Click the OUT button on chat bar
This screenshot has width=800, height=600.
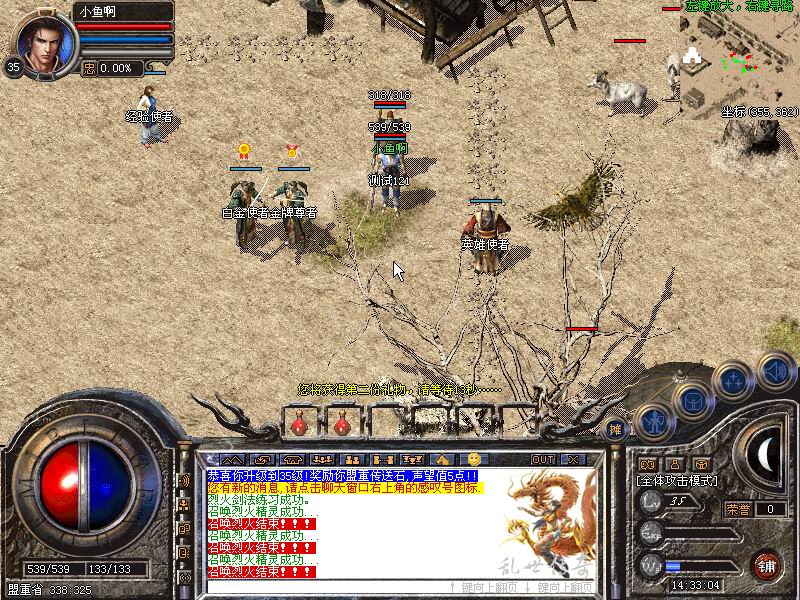pos(542,459)
